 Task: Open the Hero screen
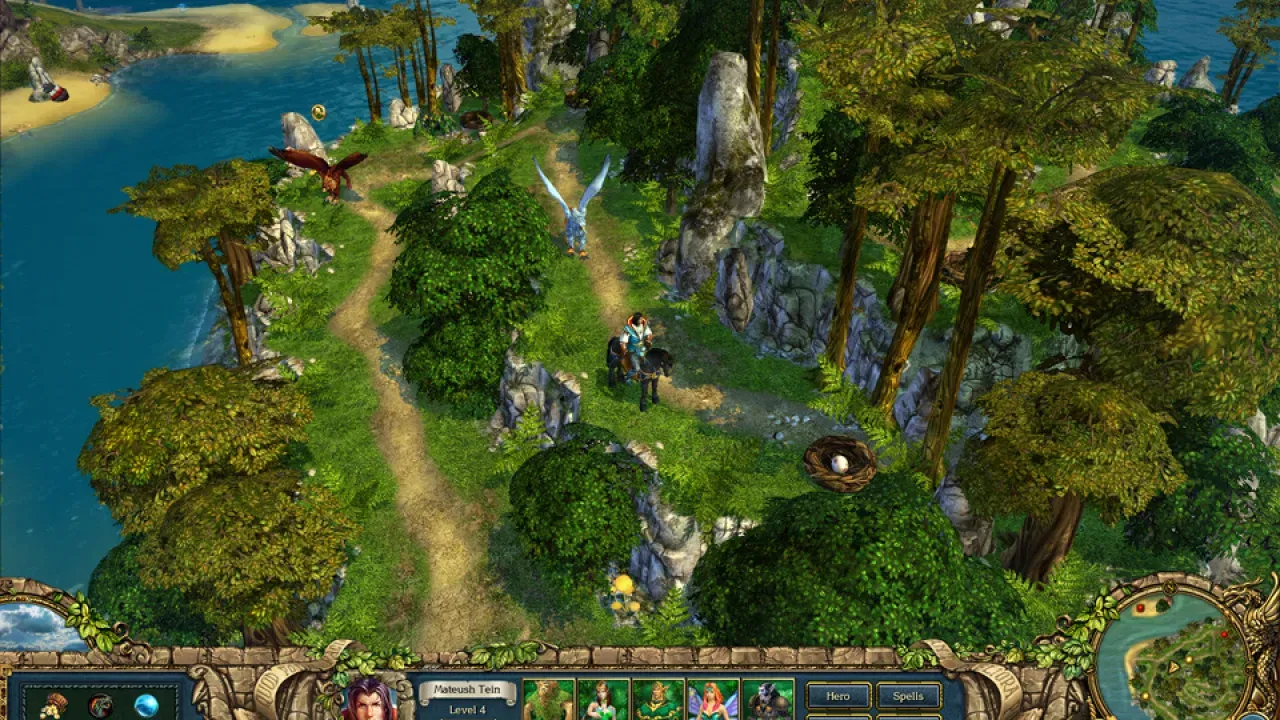[838, 696]
